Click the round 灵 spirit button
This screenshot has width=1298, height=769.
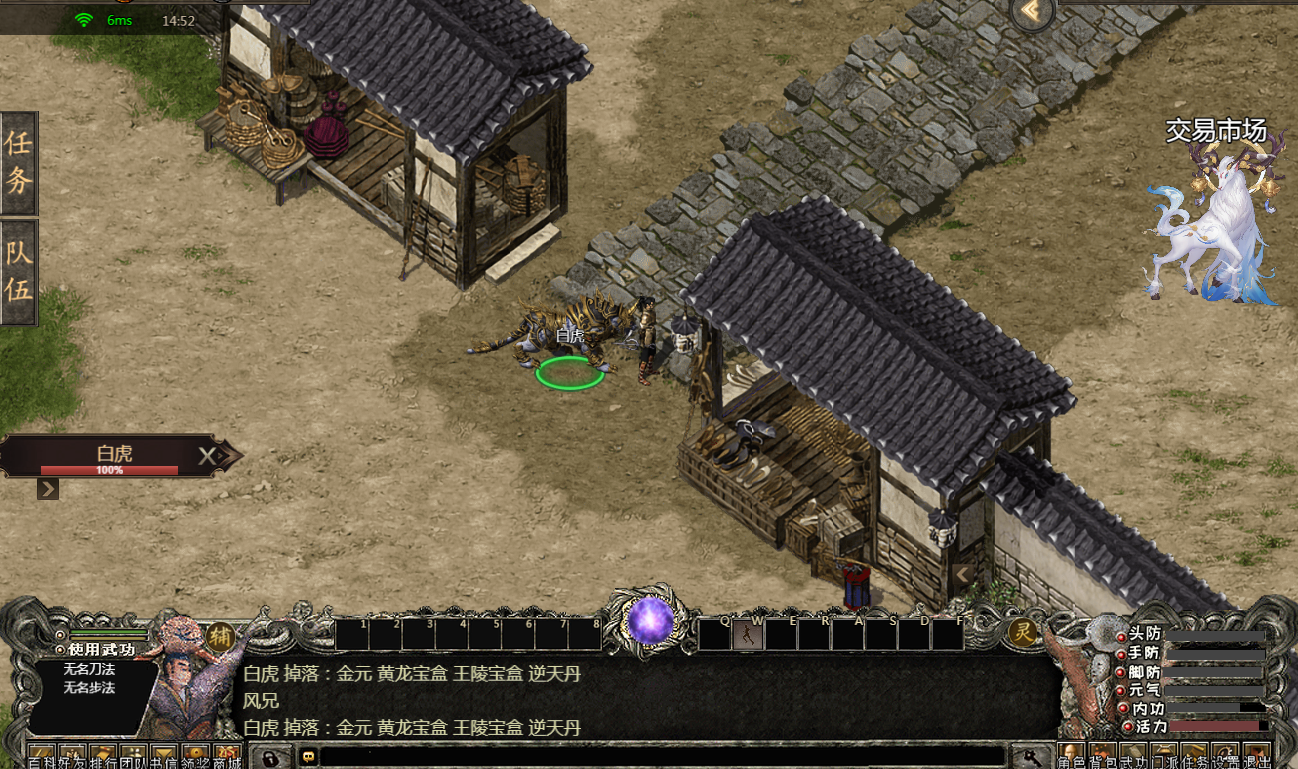[x=1022, y=632]
